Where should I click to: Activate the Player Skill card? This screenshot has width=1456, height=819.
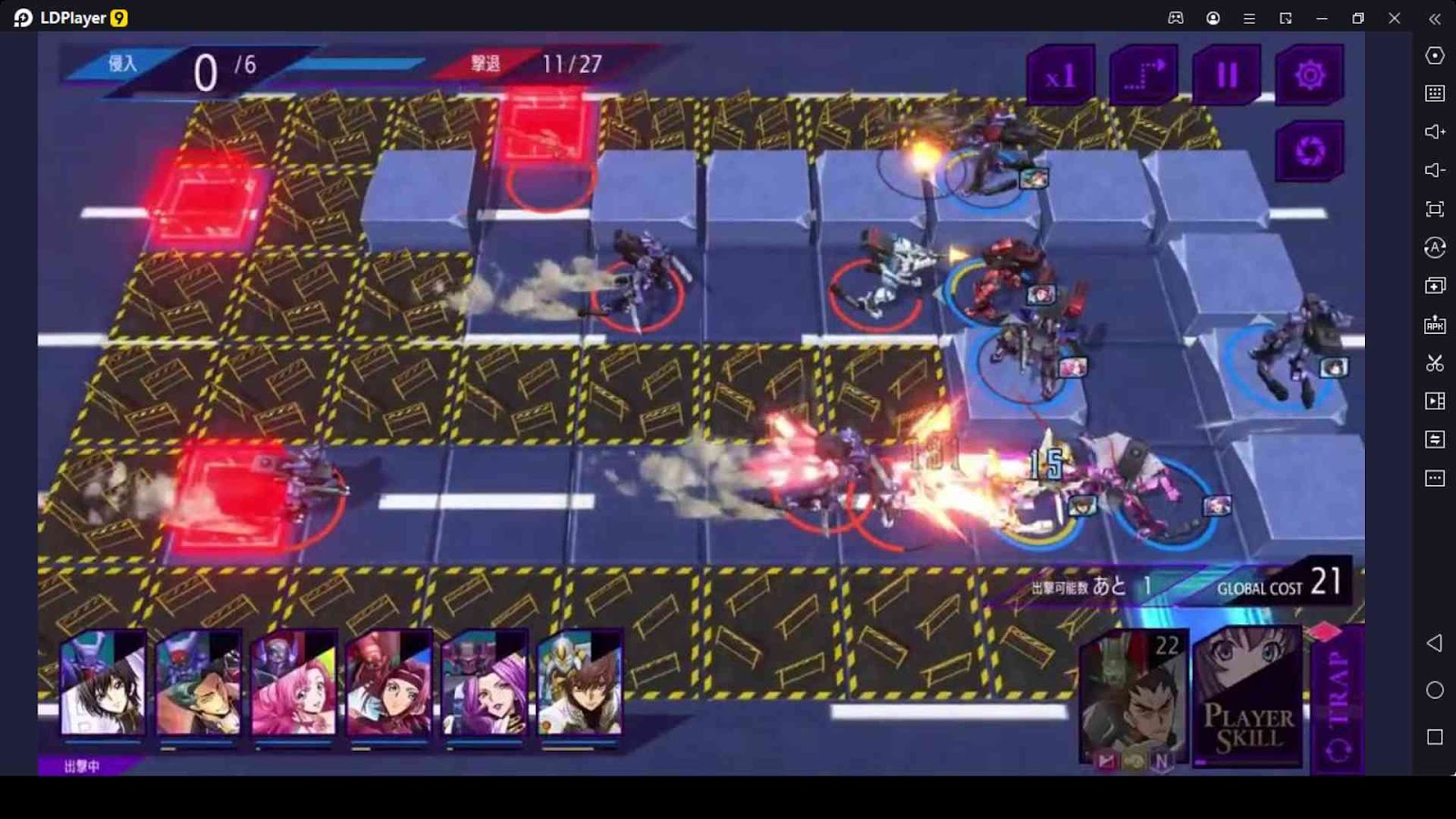click(1248, 698)
